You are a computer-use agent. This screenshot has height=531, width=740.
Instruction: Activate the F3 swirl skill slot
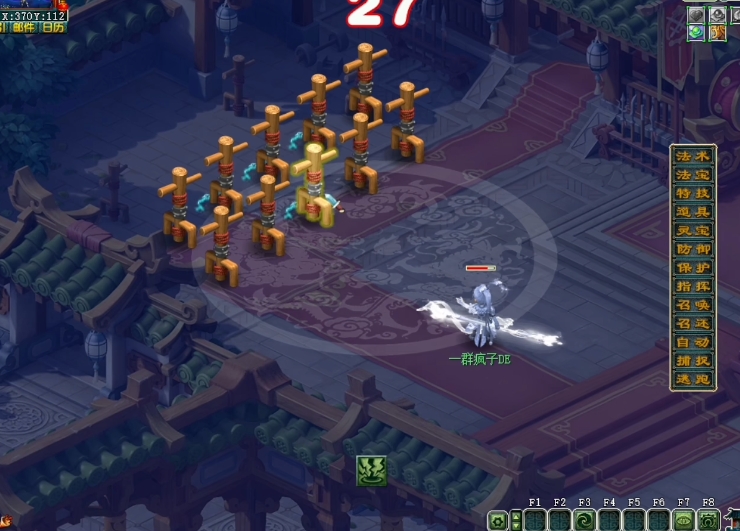click(x=584, y=520)
